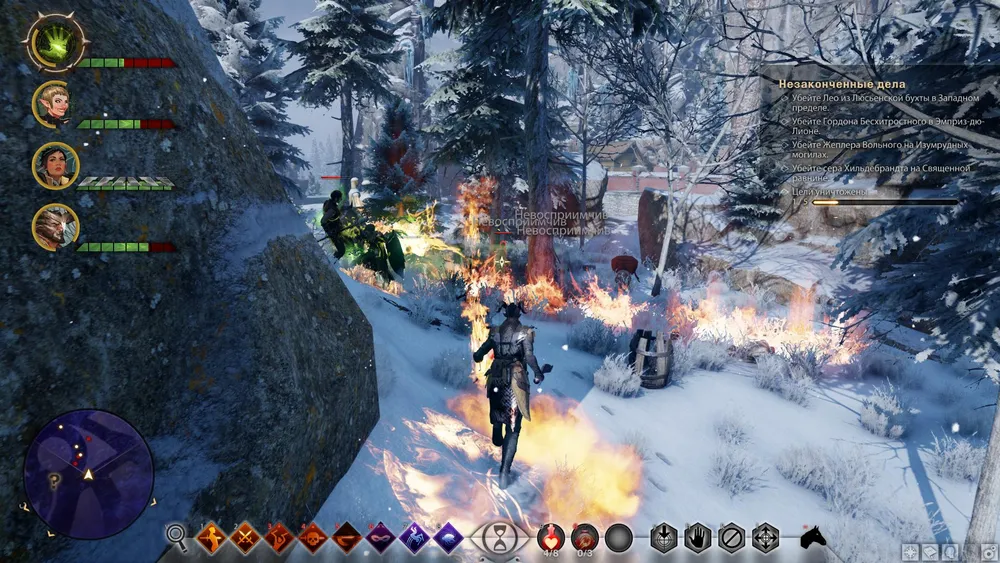Trigger the skull ability on the hotbar
The image size is (1000, 563).
(x=313, y=538)
